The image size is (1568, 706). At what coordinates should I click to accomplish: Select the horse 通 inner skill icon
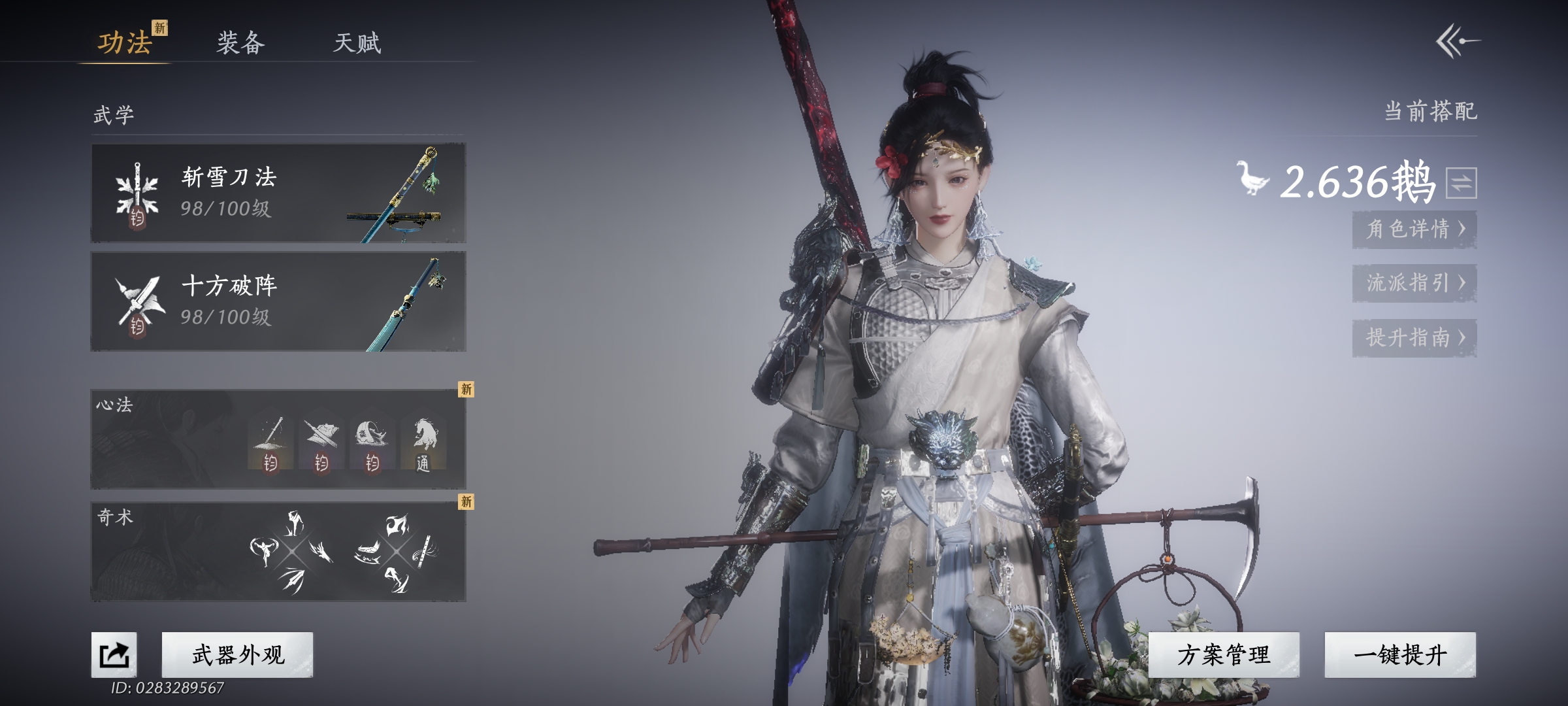424,443
